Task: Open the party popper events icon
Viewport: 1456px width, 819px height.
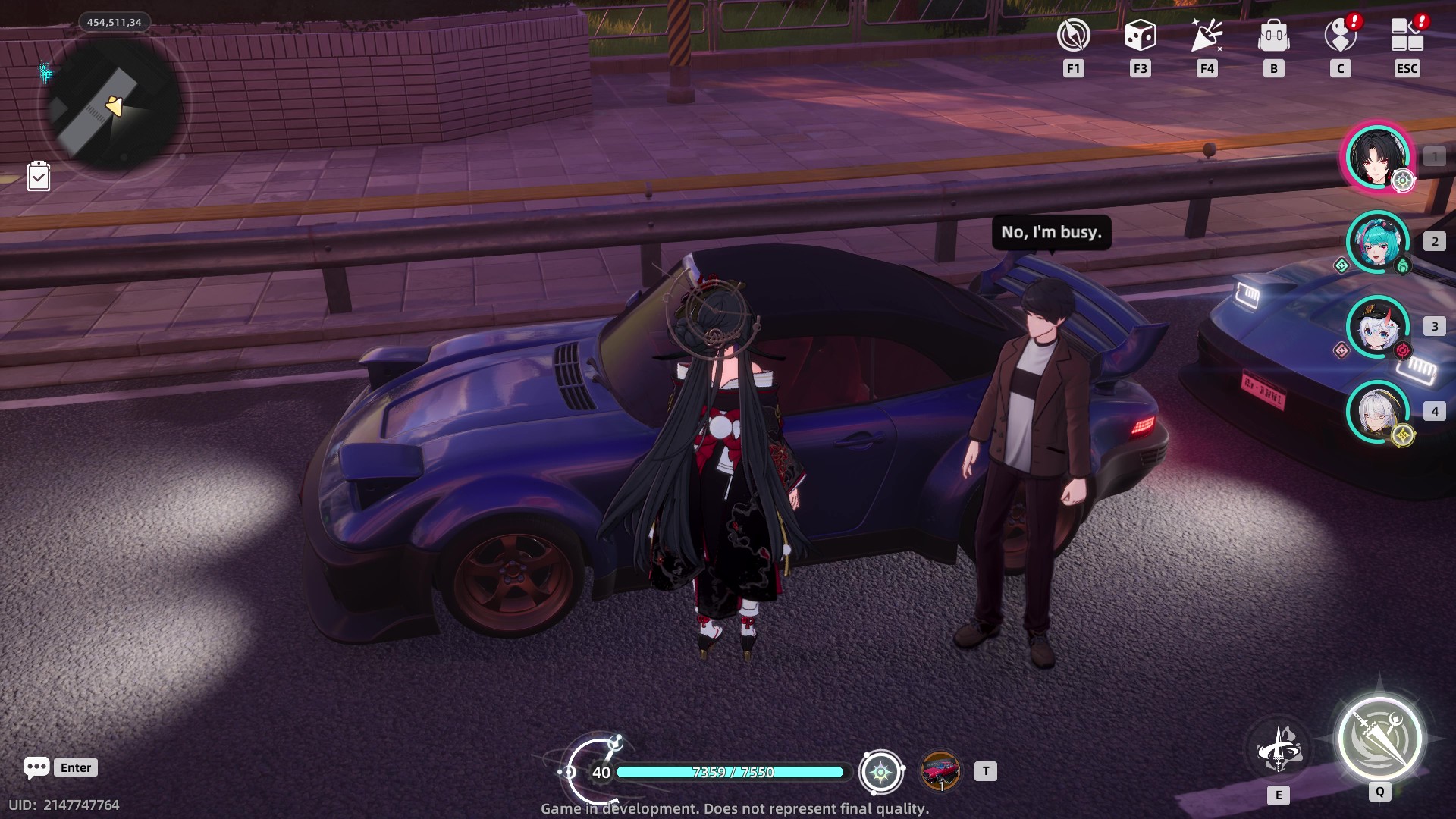Action: click(x=1207, y=36)
